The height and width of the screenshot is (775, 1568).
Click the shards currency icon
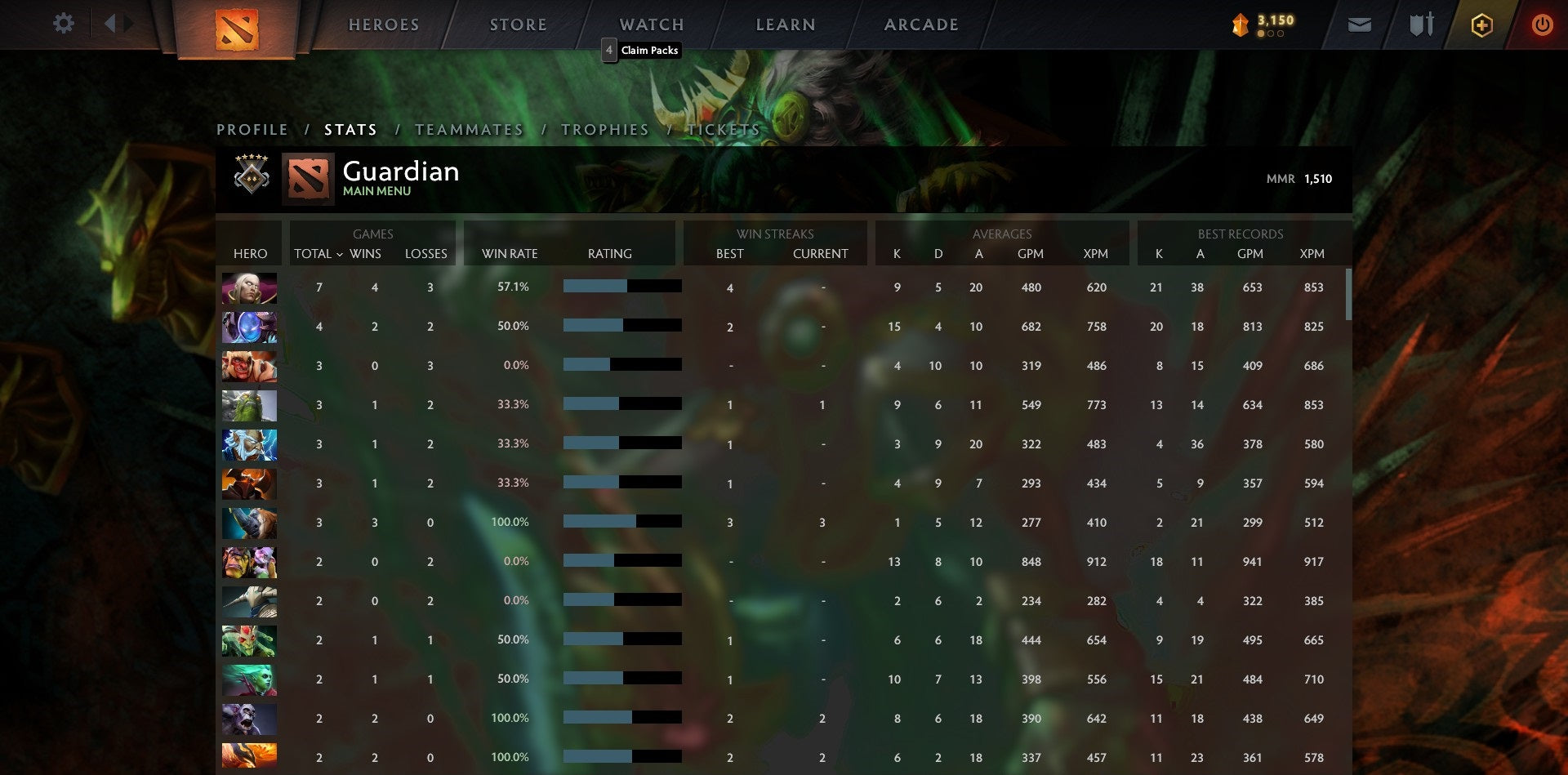(1238, 24)
